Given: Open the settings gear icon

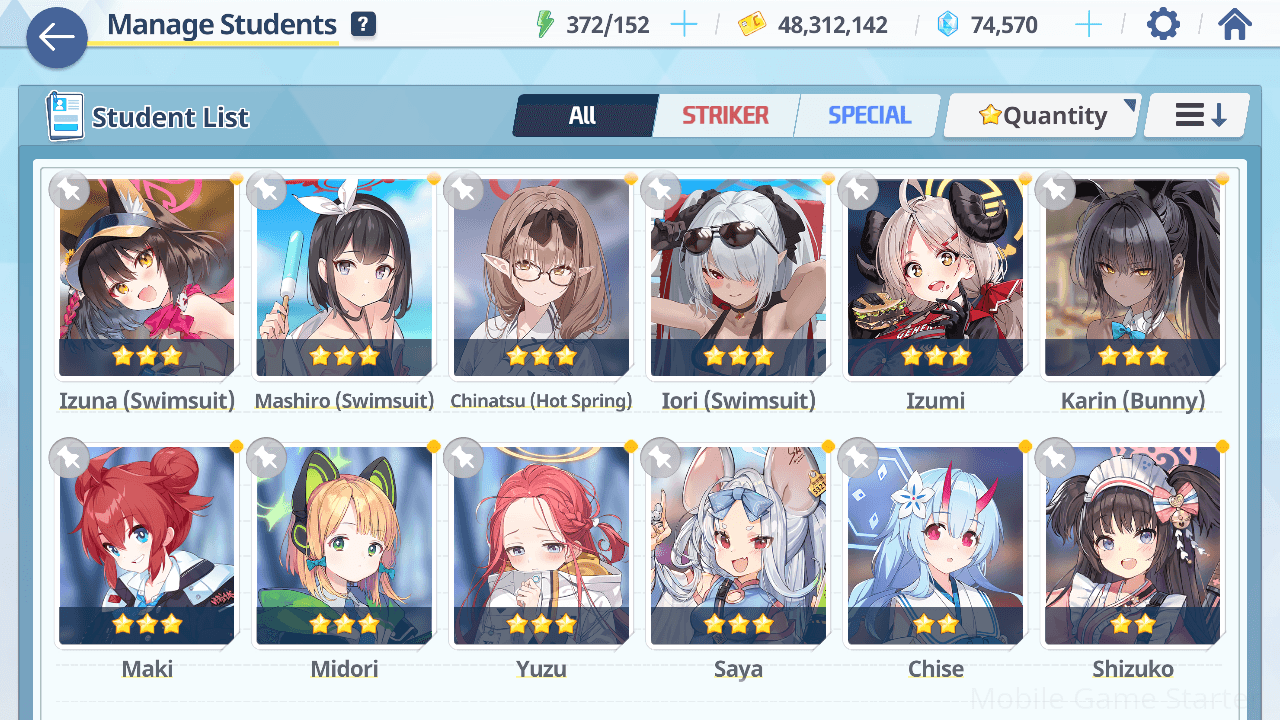Looking at the screenshot, I should pos(1162,25).
